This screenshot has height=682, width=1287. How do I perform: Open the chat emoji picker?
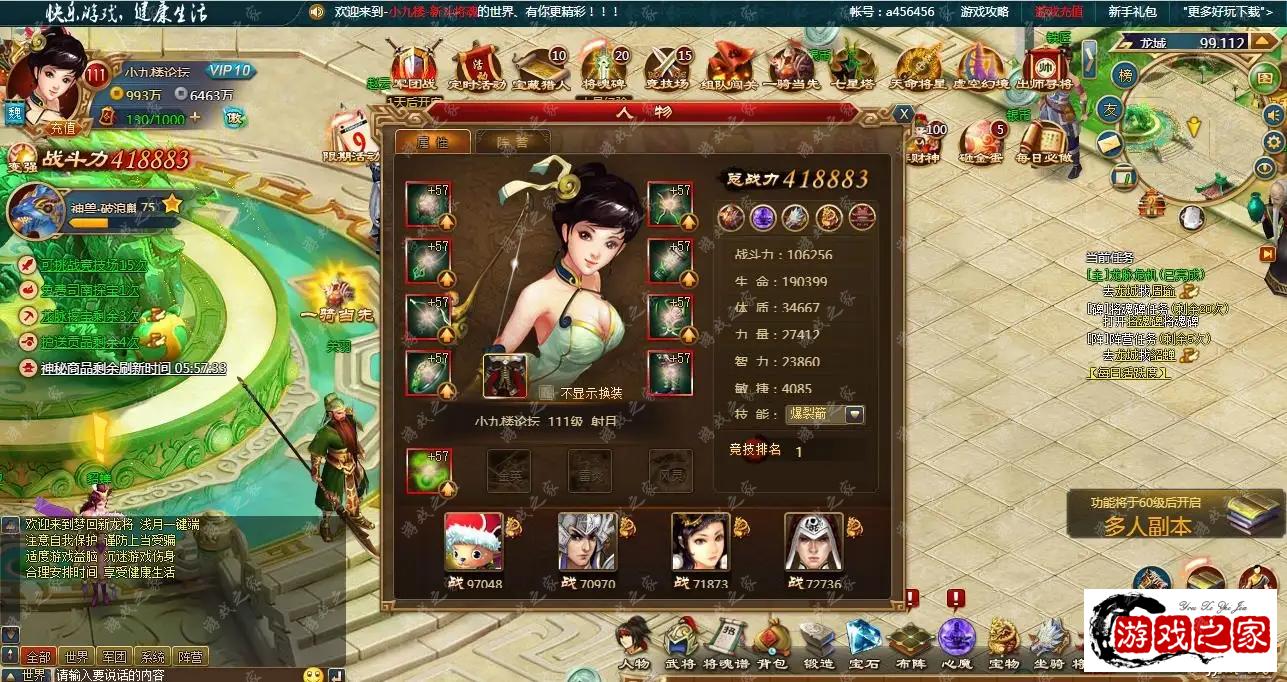click(313, 675)
